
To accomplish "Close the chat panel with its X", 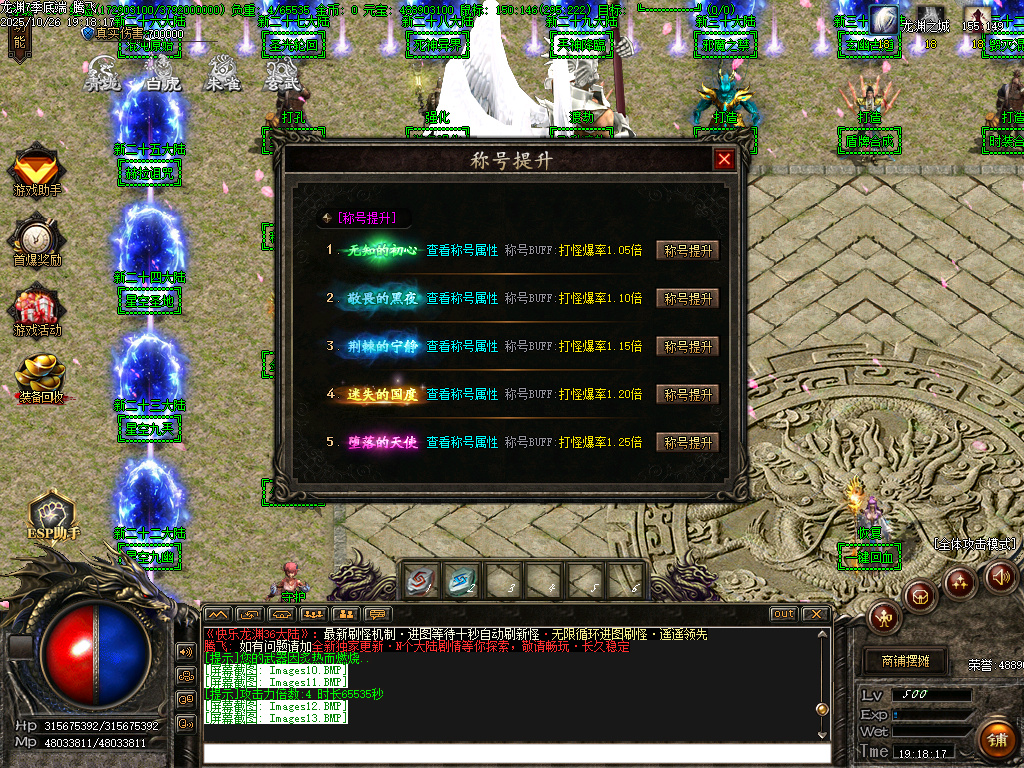I will click(816, 614).
